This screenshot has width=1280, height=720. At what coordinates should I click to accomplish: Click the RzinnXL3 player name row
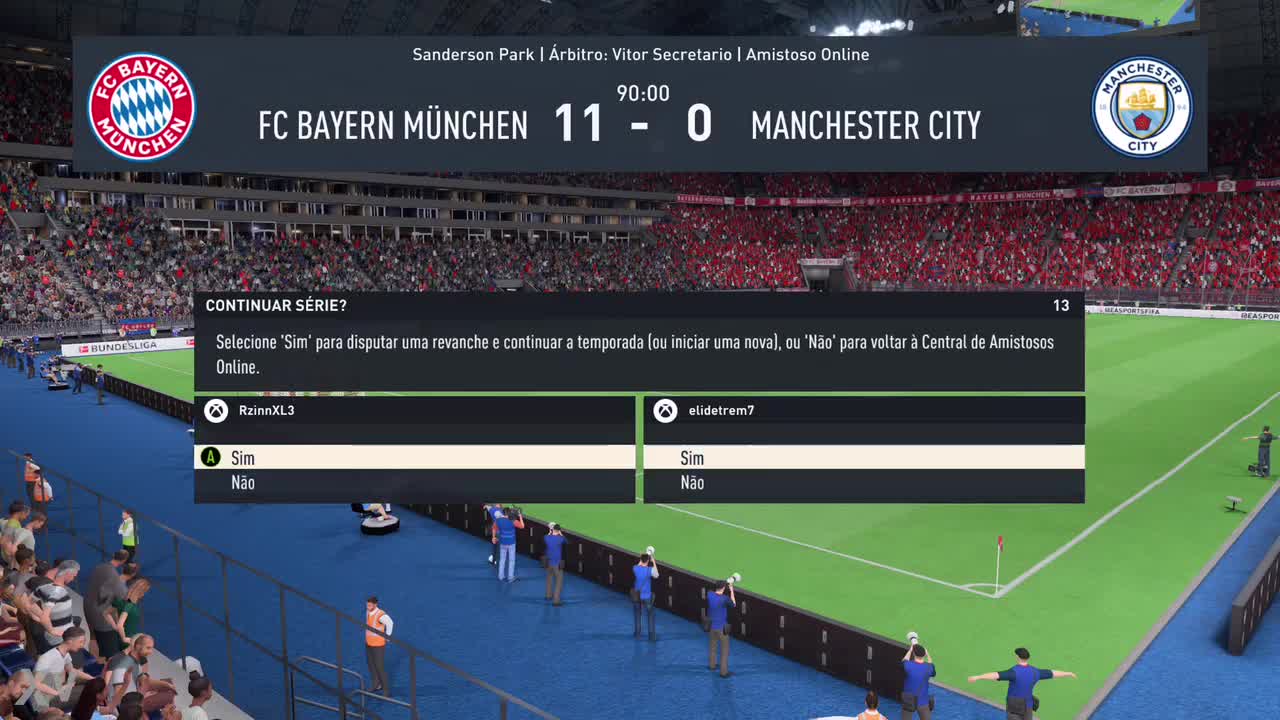pos(414,410)
